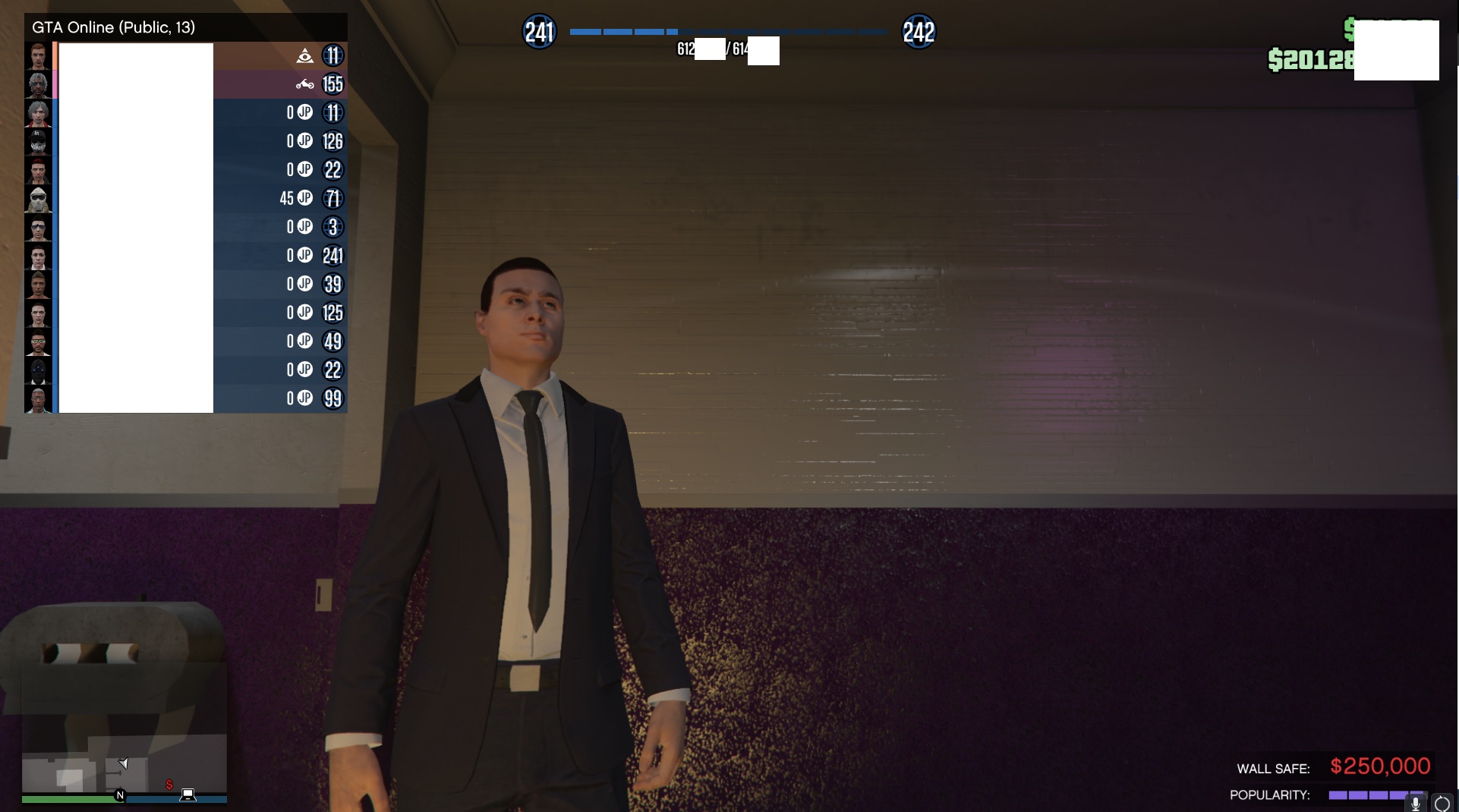Click the motorcycle club icon in player list
This screenshot has height=812, width=1459.
[304, 84]
